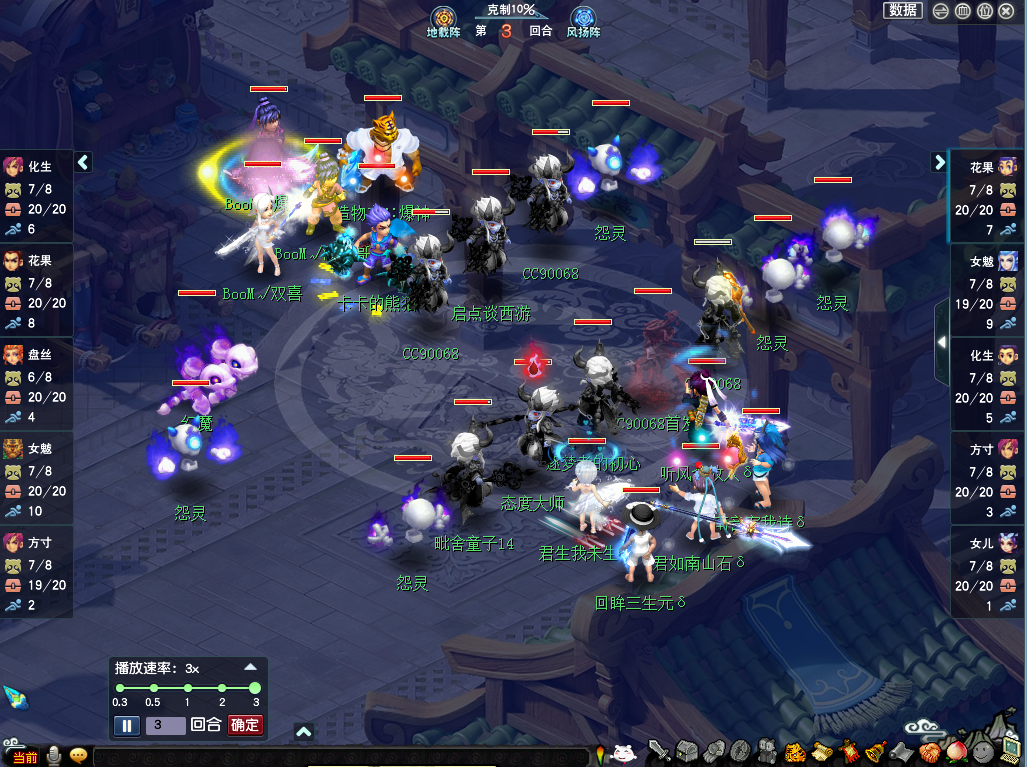Viewport: 1027px width, 767px height.
Task: Click the round number input field
Action: tap(165, 726)
